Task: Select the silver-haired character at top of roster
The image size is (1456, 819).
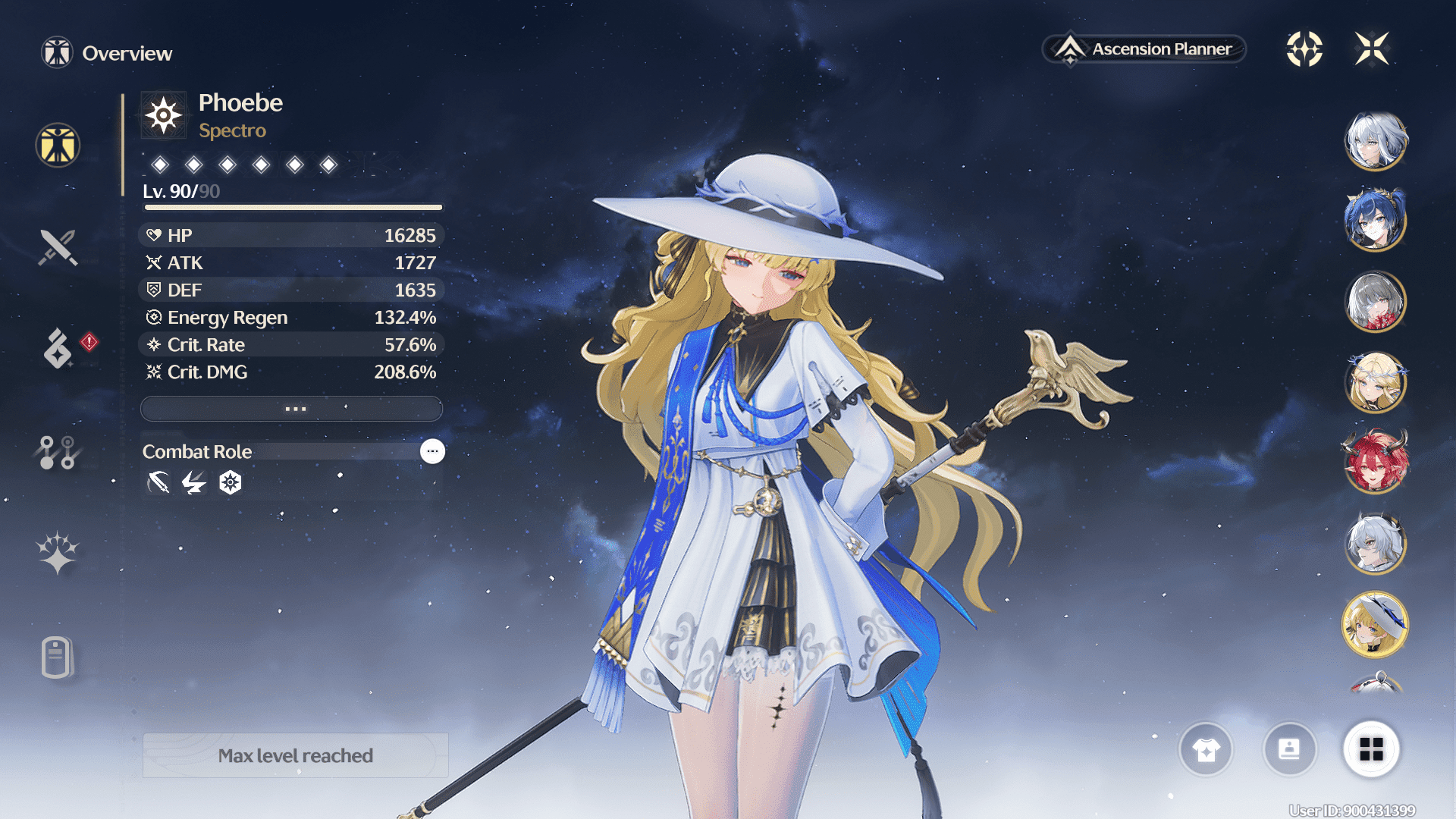Action: tap(1376, 141)
